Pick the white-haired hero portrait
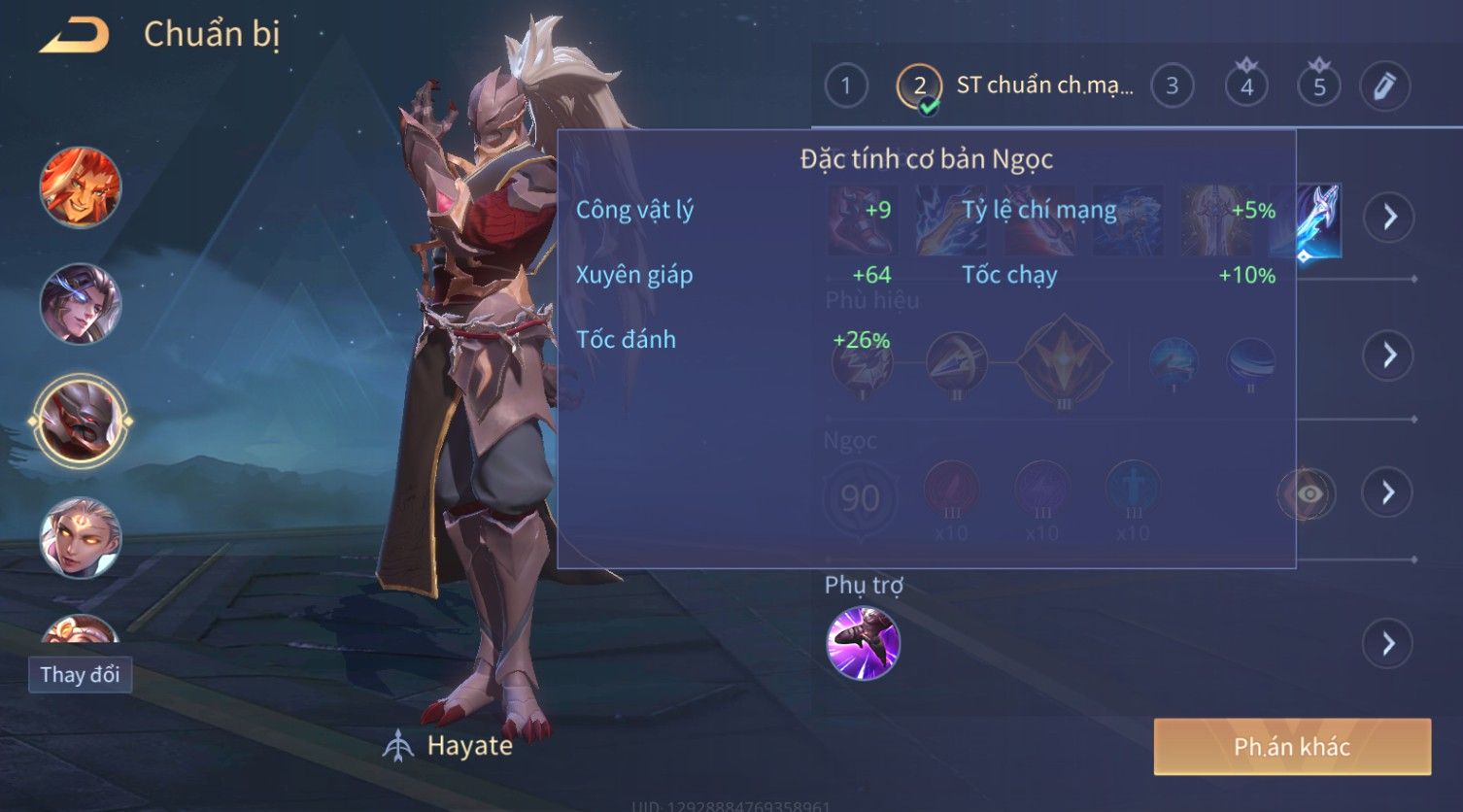The width and height of the screenshot is (1463, 812). [81, 537]
